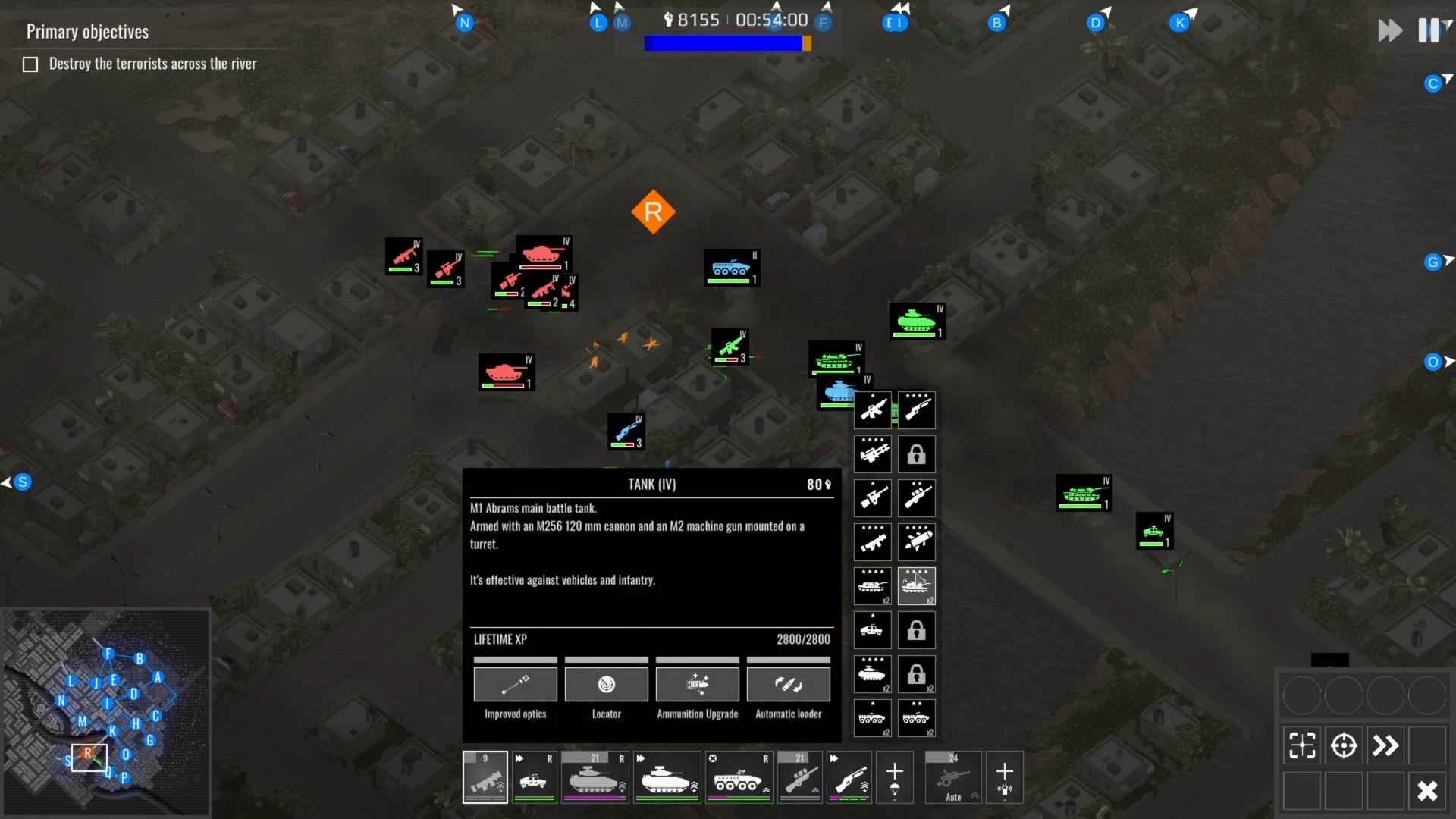Image resolution: width=1456 pixels, height=819 pixels.
Task: Check the objective Destroy the terrorists across the river
Action: 30,64
